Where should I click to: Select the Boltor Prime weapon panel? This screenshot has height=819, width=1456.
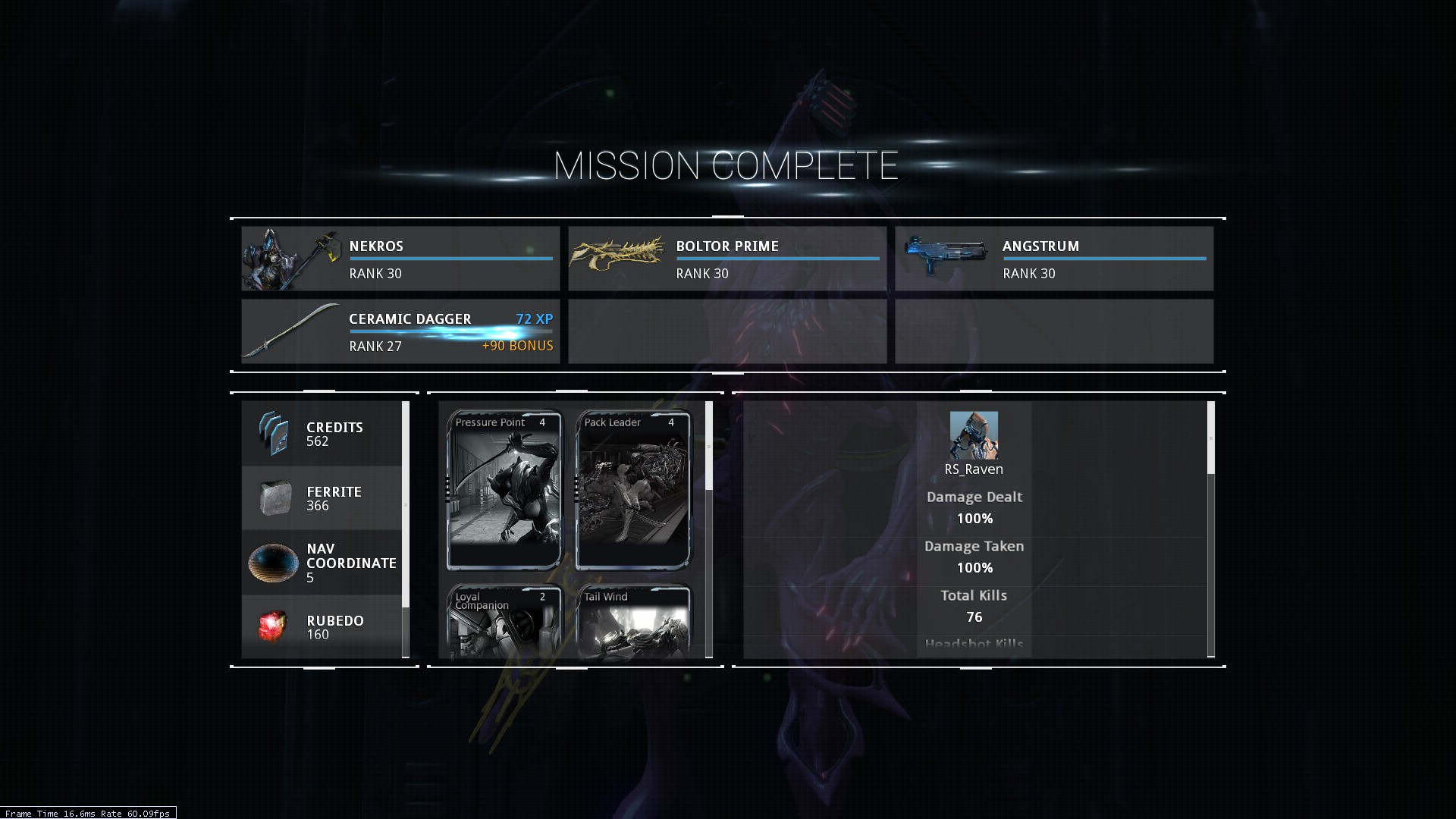pyautogui.click(x=727, y=259)
